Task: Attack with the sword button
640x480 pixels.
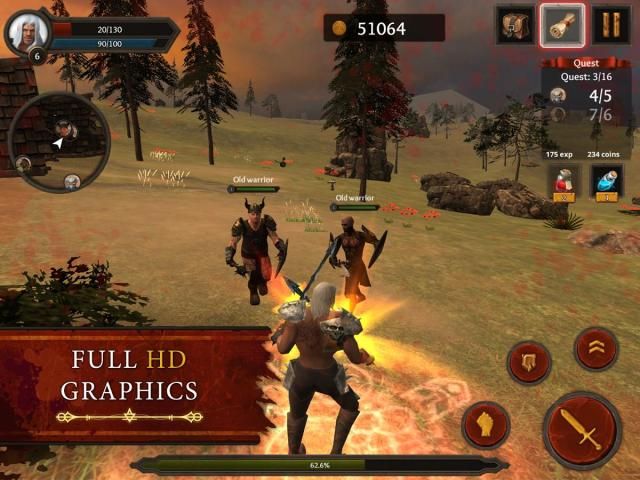Action: coord(582,429)
